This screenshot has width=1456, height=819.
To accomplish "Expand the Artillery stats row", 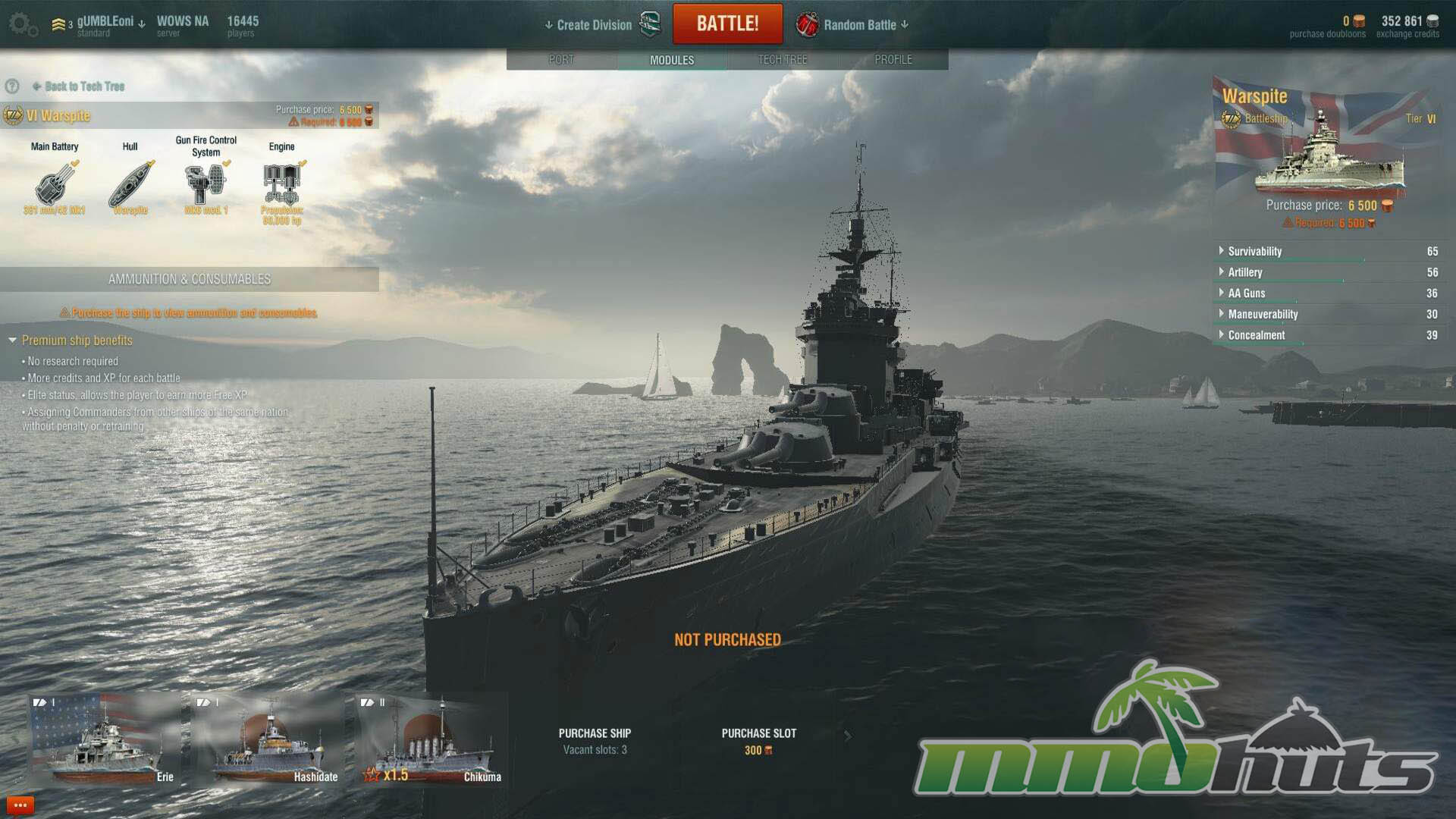I will [1222, 272].
